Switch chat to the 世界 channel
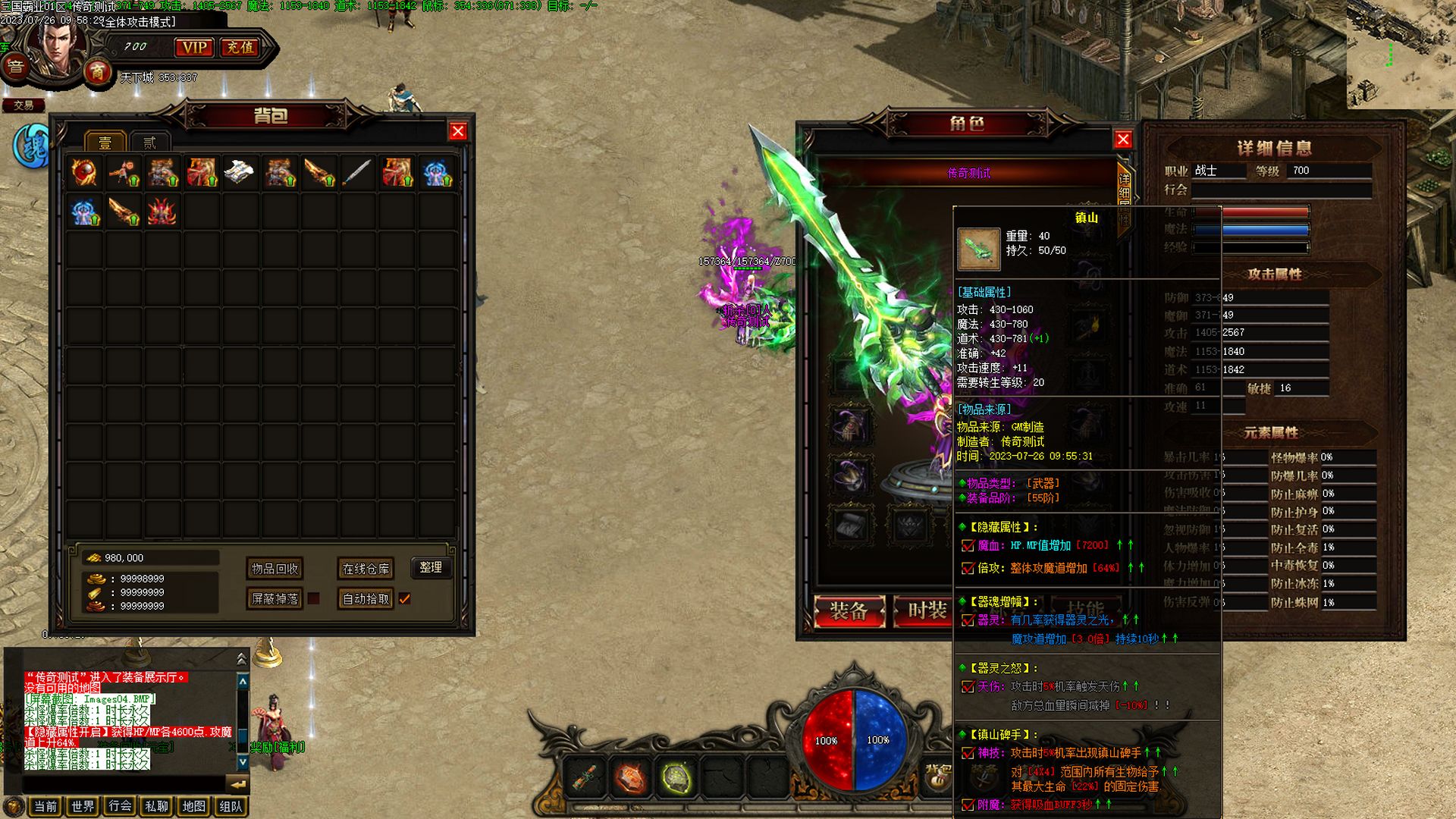 point(83,806)
